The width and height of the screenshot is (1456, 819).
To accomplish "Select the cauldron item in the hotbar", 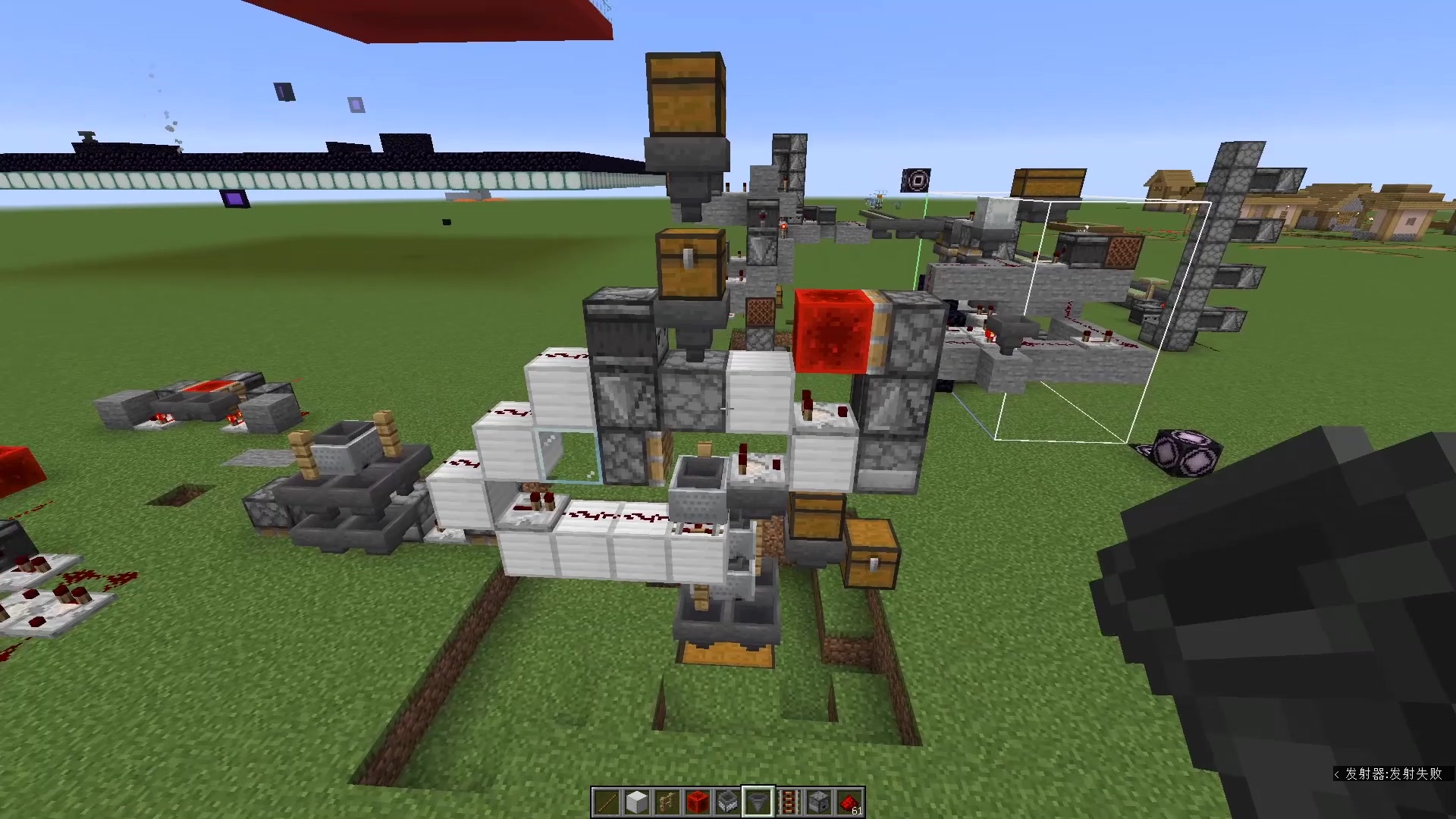I will 727,798.
